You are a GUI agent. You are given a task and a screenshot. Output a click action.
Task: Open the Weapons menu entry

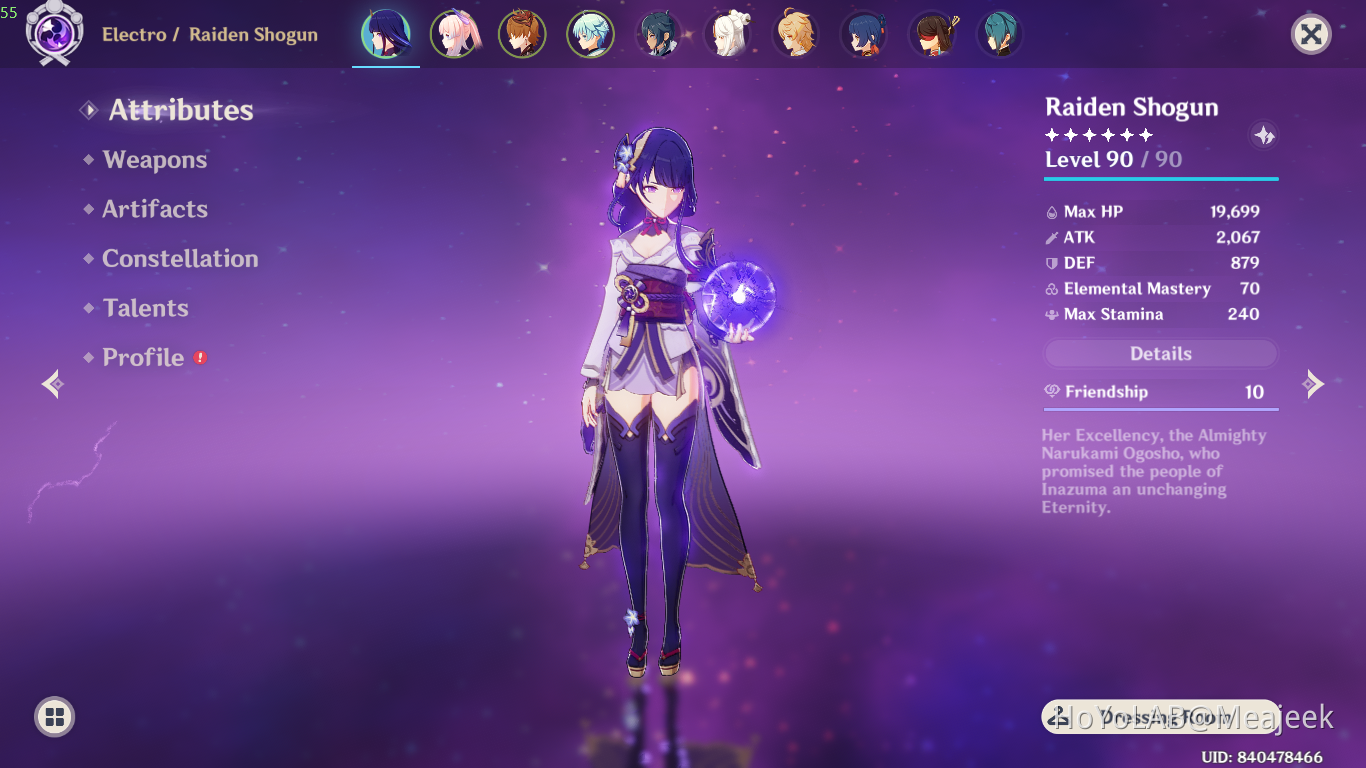pos(155,160)
